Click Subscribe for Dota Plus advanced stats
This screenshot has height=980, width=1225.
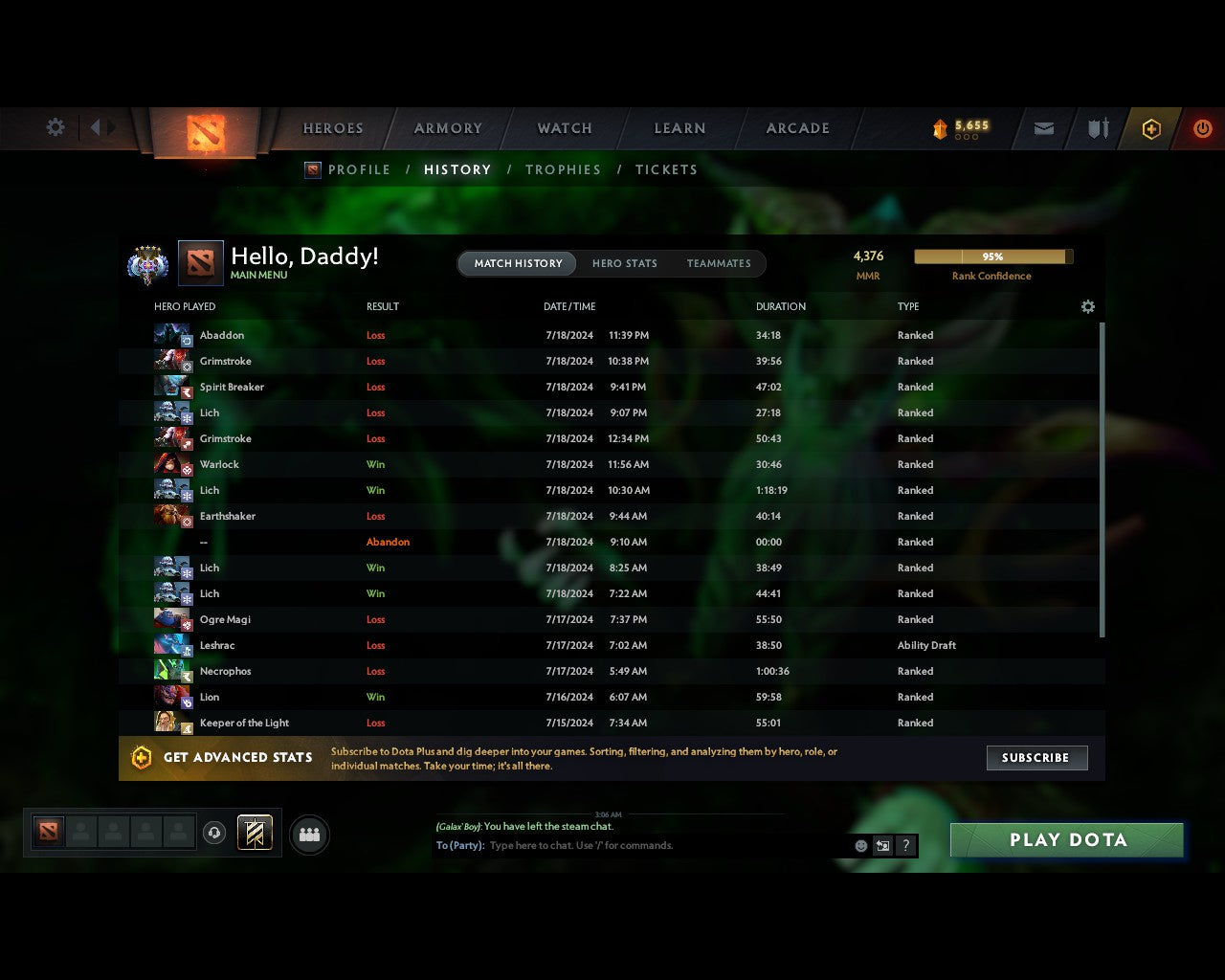(1036, 757)
